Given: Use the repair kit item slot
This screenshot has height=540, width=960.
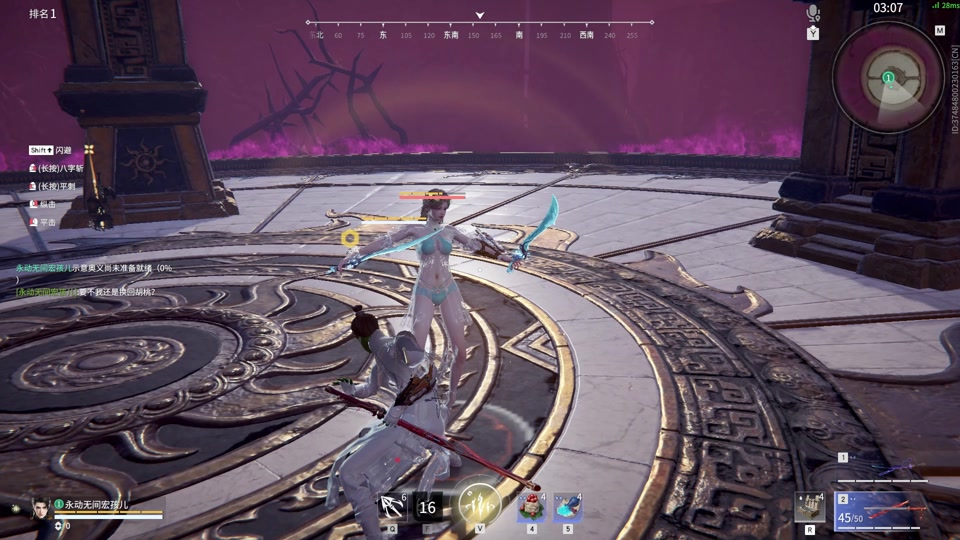Looking at the screenshot, I should coord(808,507).
